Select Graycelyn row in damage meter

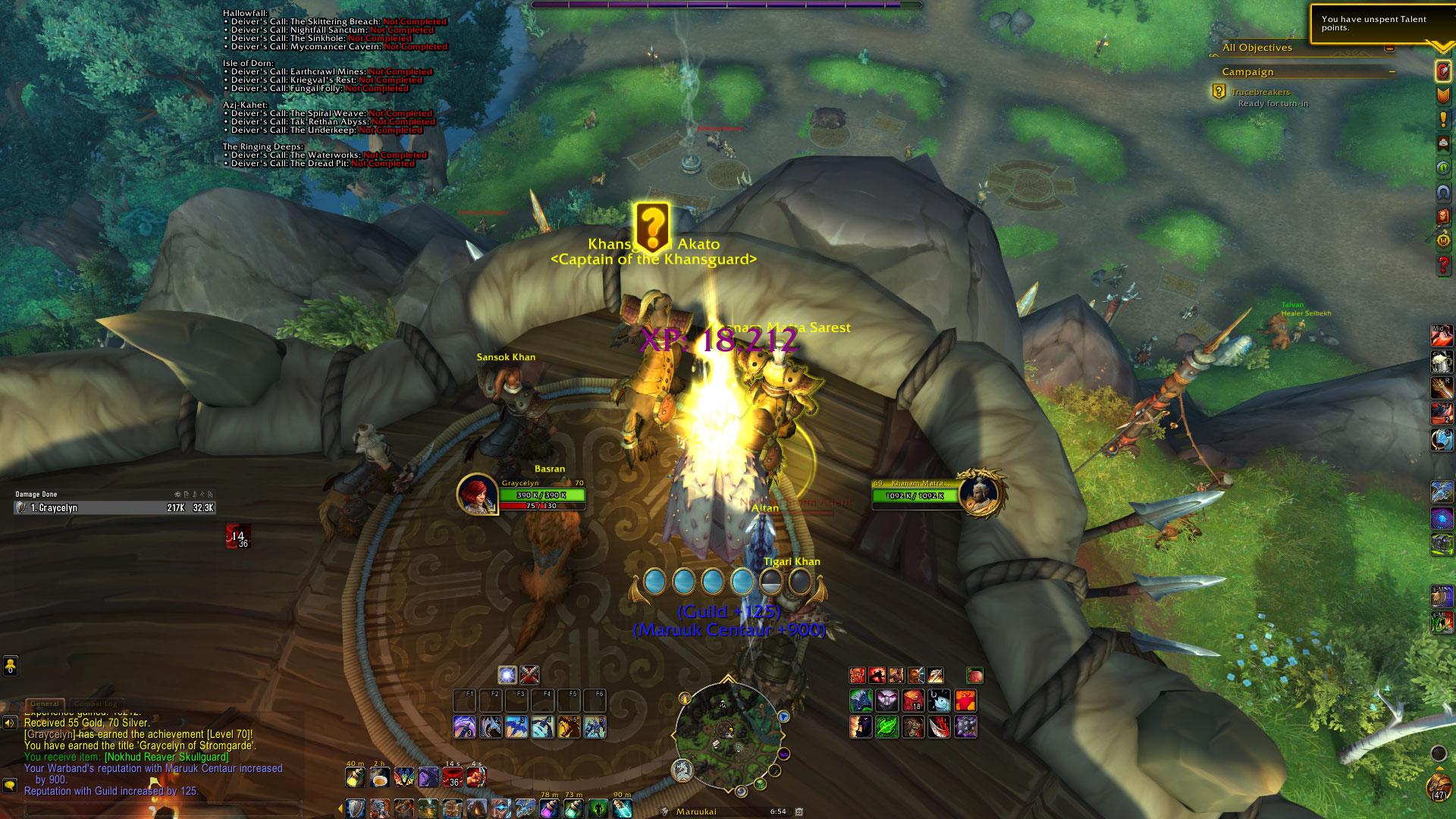pos(115,508)
